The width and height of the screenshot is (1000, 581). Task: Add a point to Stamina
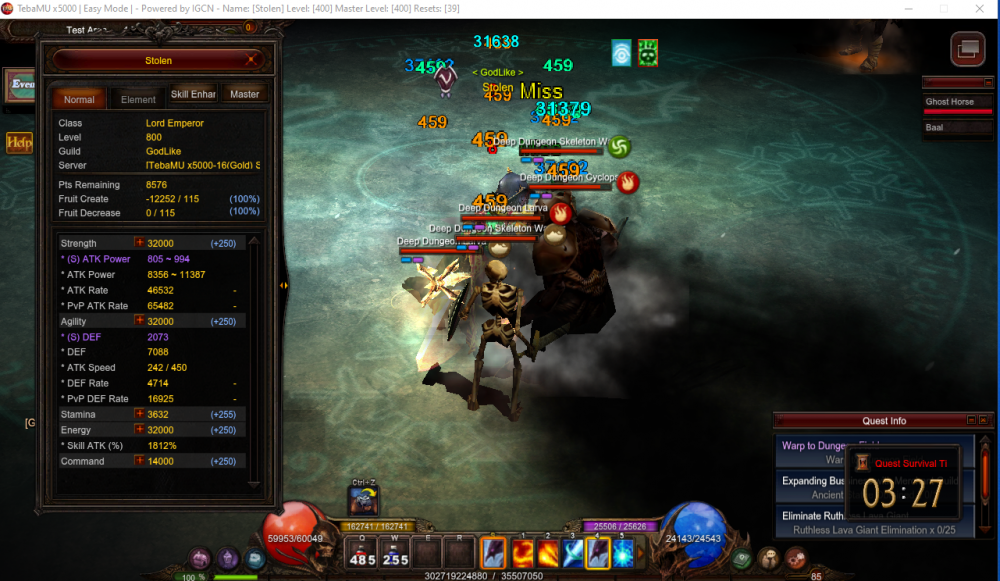tap(140, 414)
